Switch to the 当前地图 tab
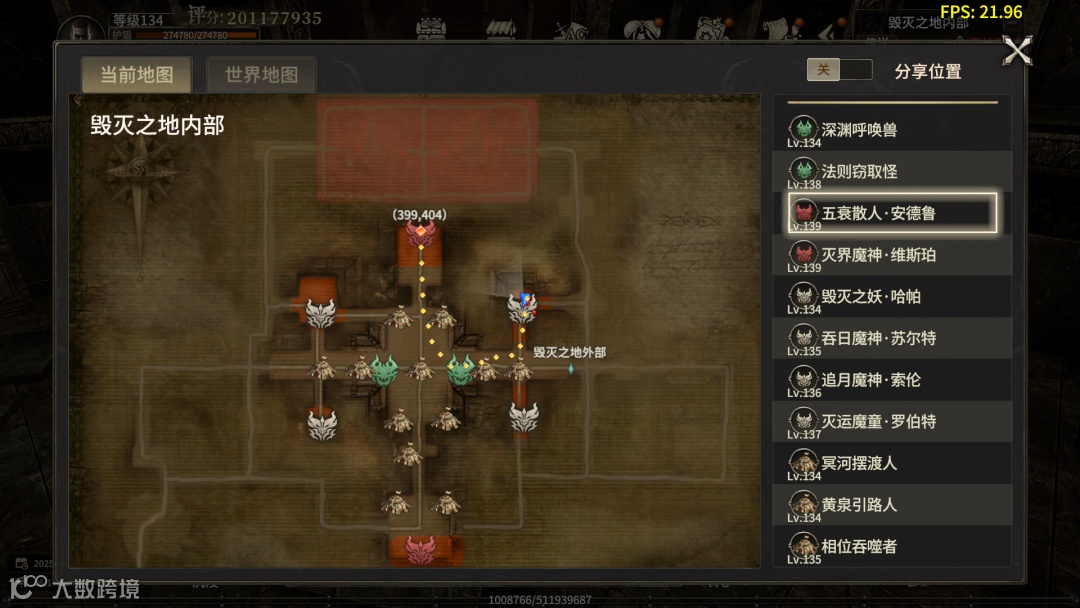 [x=137, y=75]
